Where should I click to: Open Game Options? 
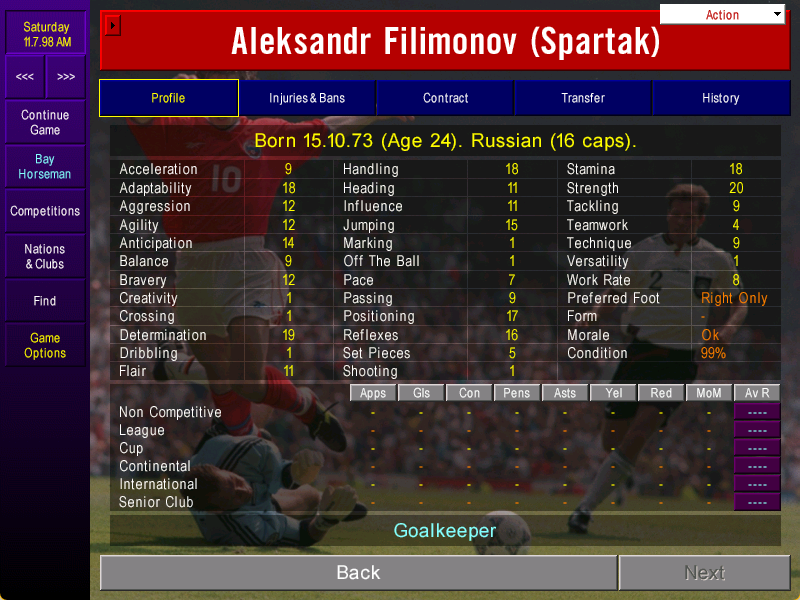coord(45,345)
